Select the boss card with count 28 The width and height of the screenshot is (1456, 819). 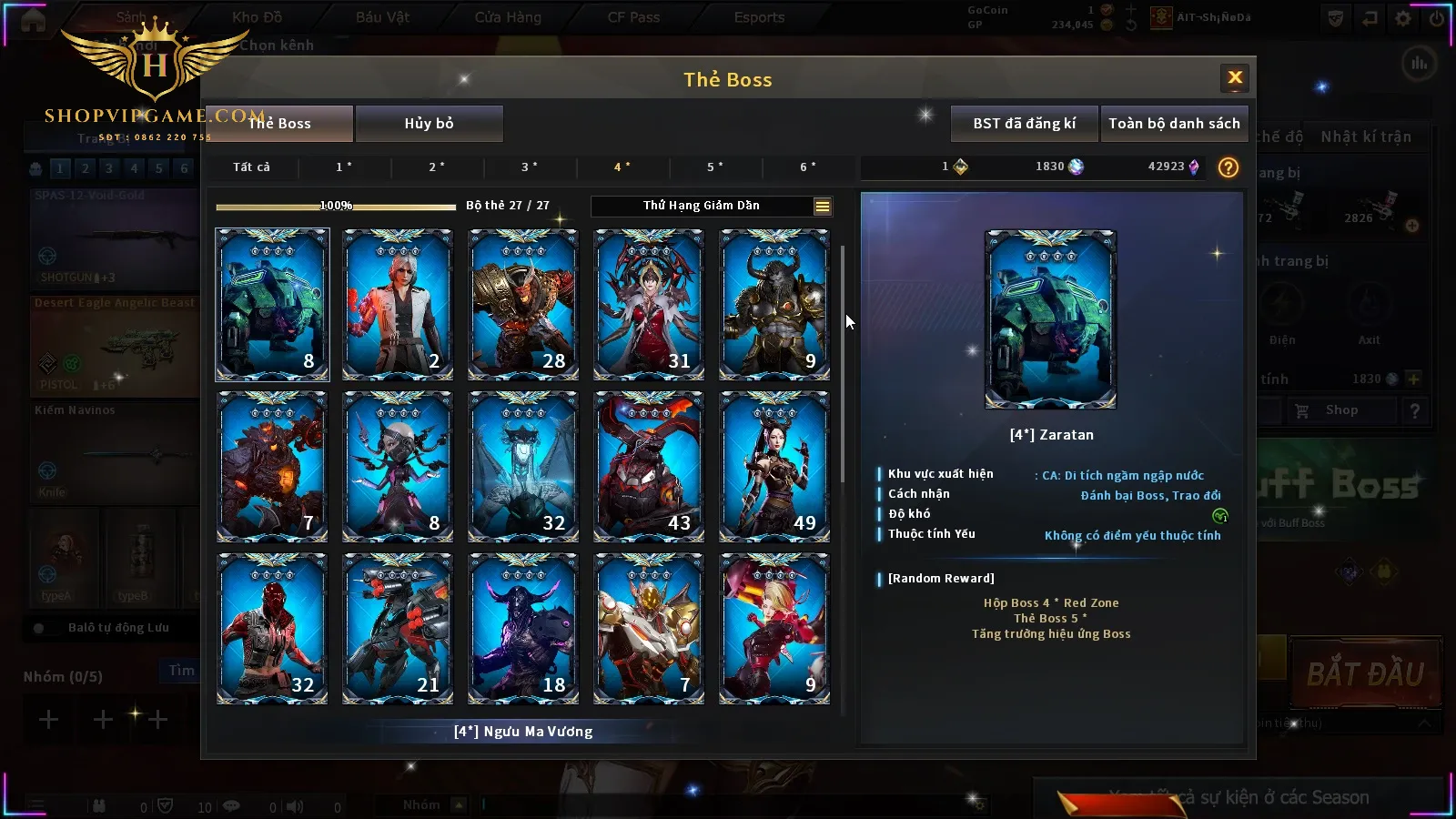tap(523, 304)
